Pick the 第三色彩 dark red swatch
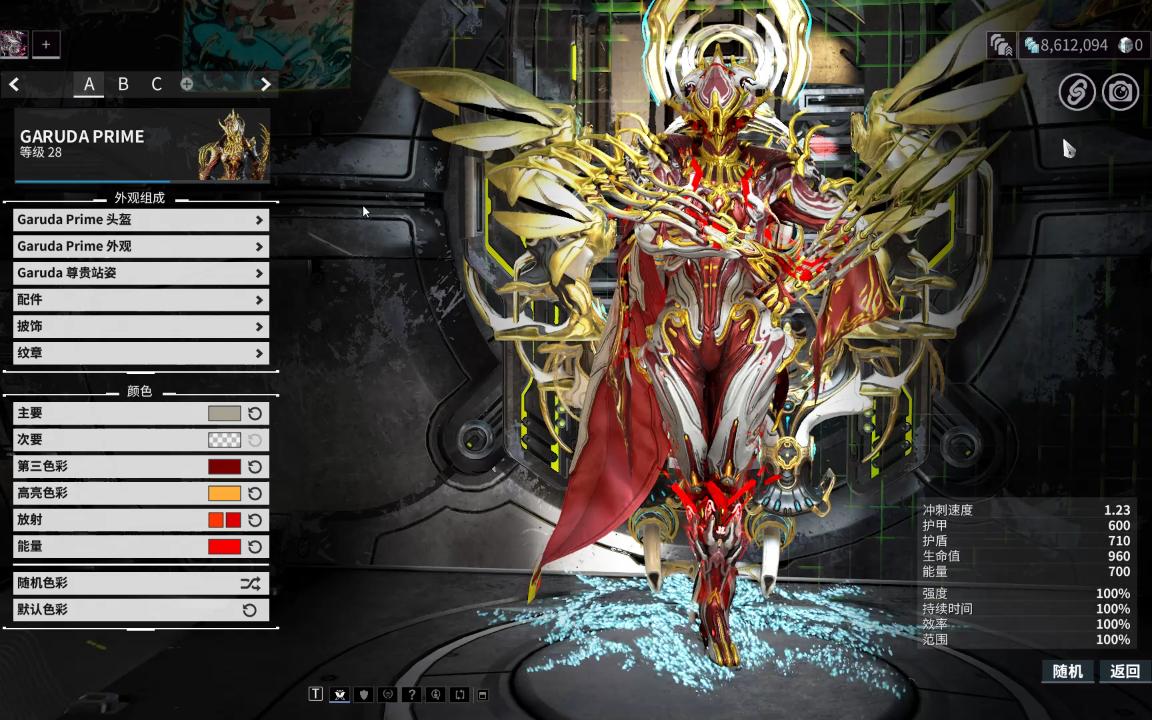 [224, 466]
